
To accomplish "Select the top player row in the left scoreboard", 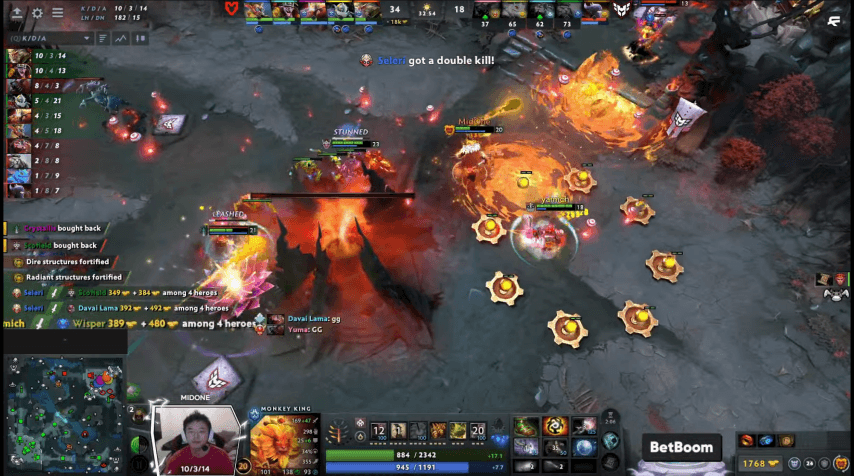I will click(x=32, y=55).
